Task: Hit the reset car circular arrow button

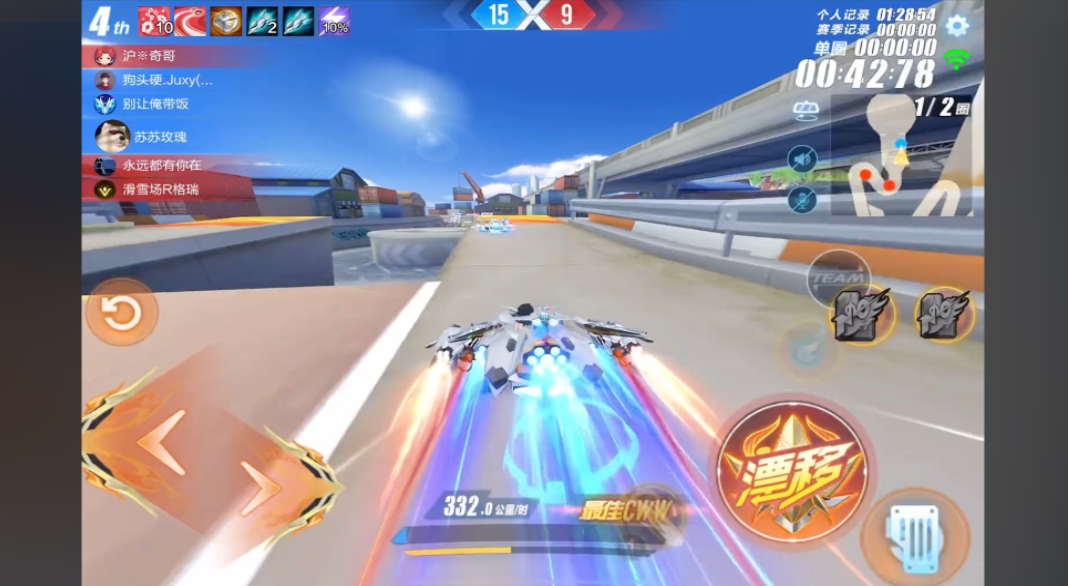Action: point(121,313)
